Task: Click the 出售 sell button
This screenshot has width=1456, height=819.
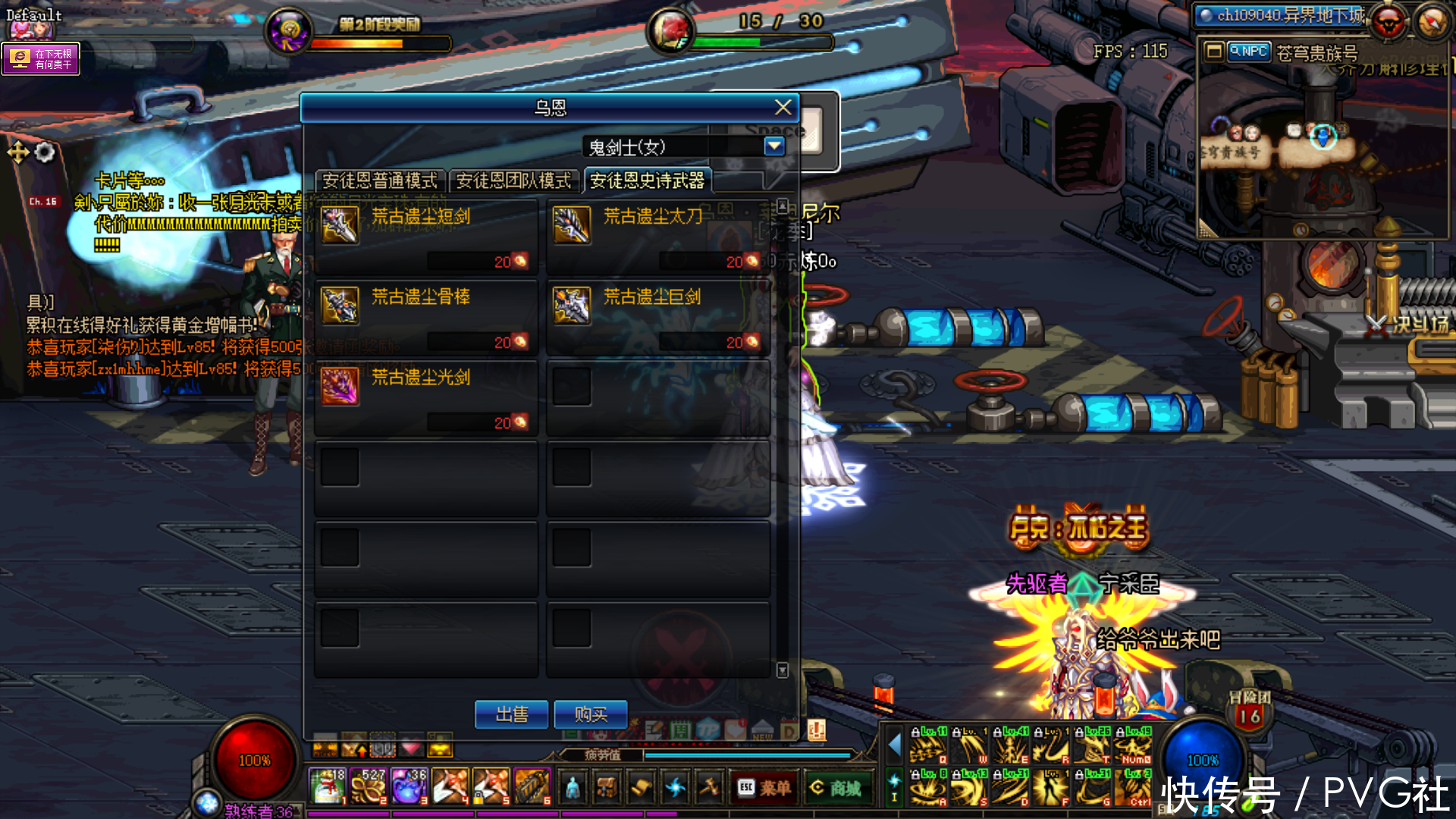Action: (512, 714)
